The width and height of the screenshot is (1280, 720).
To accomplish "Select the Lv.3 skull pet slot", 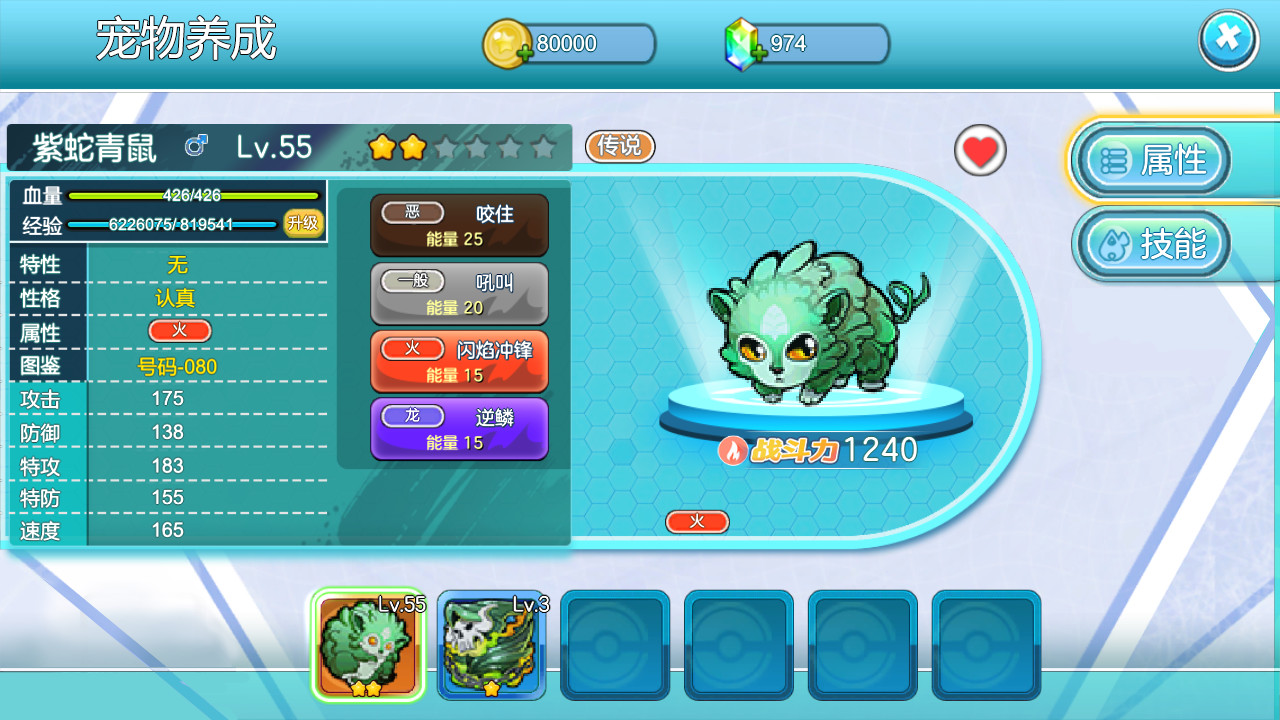I will tap(491, 645).
